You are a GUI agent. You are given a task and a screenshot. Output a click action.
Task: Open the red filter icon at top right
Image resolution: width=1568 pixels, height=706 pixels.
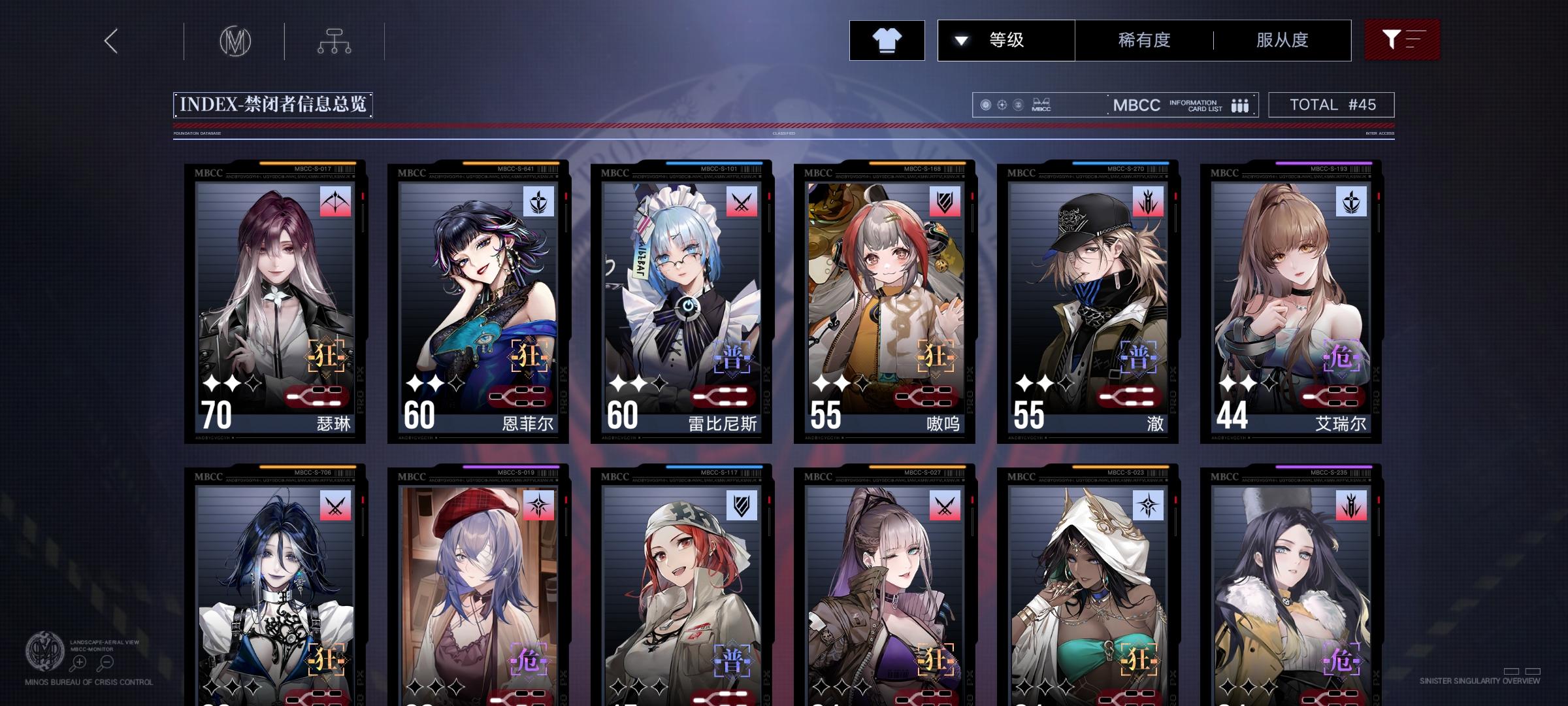(1402, 39)
